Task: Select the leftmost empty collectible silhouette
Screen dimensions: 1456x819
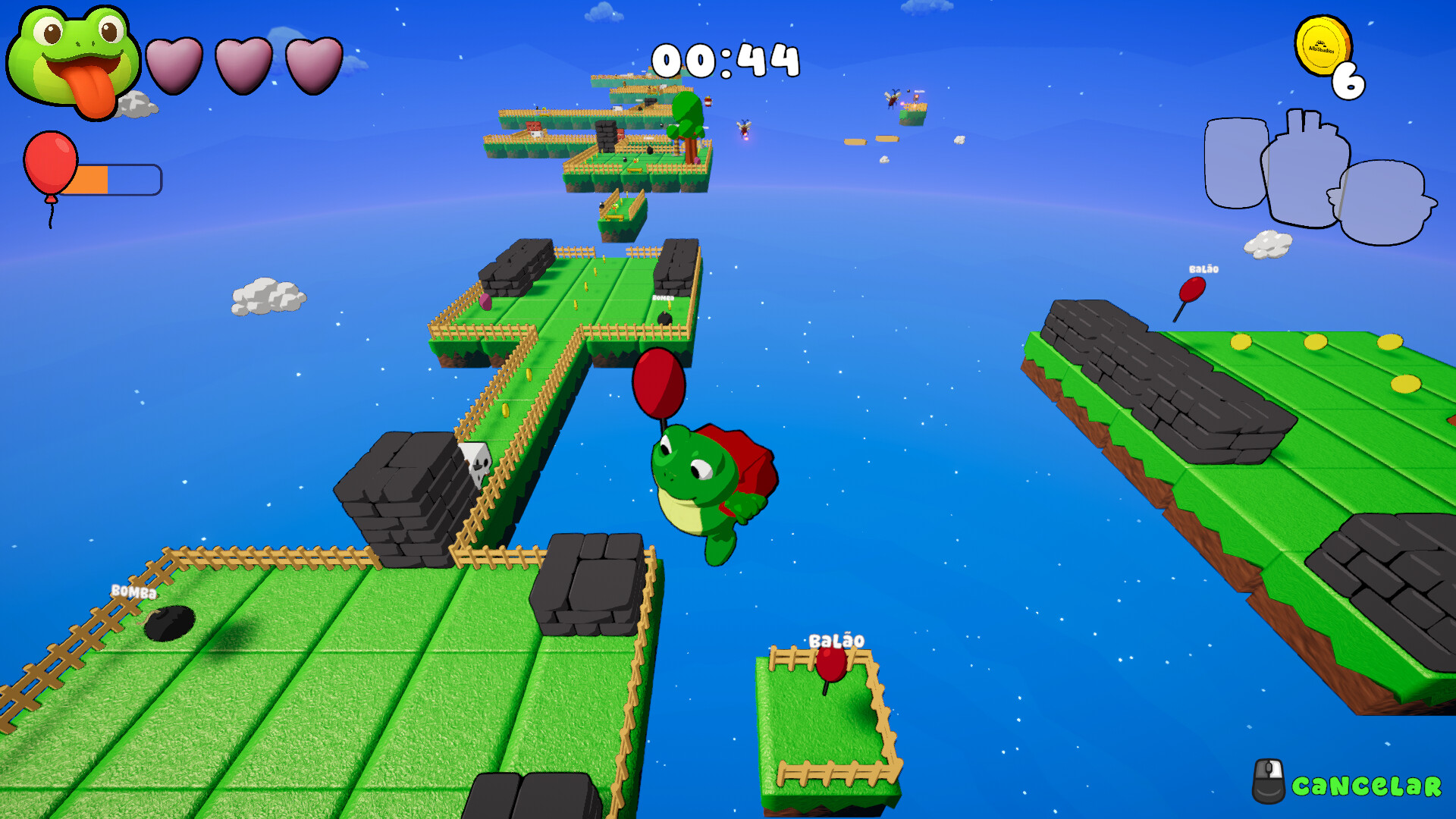Action: [1235, 162]
